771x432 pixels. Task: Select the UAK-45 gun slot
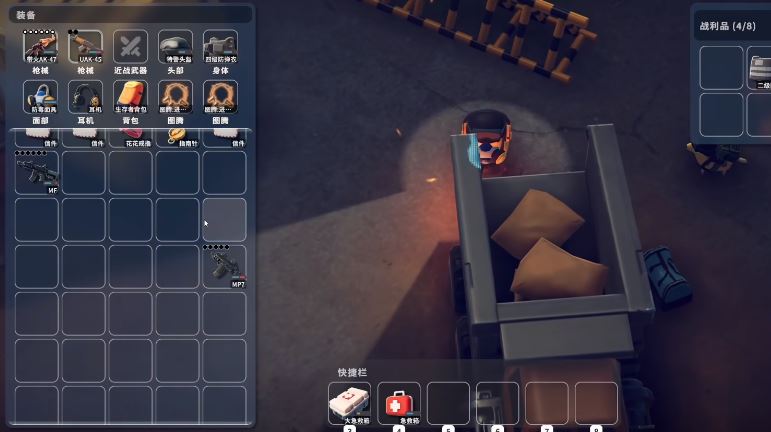(x=85, y=46)
